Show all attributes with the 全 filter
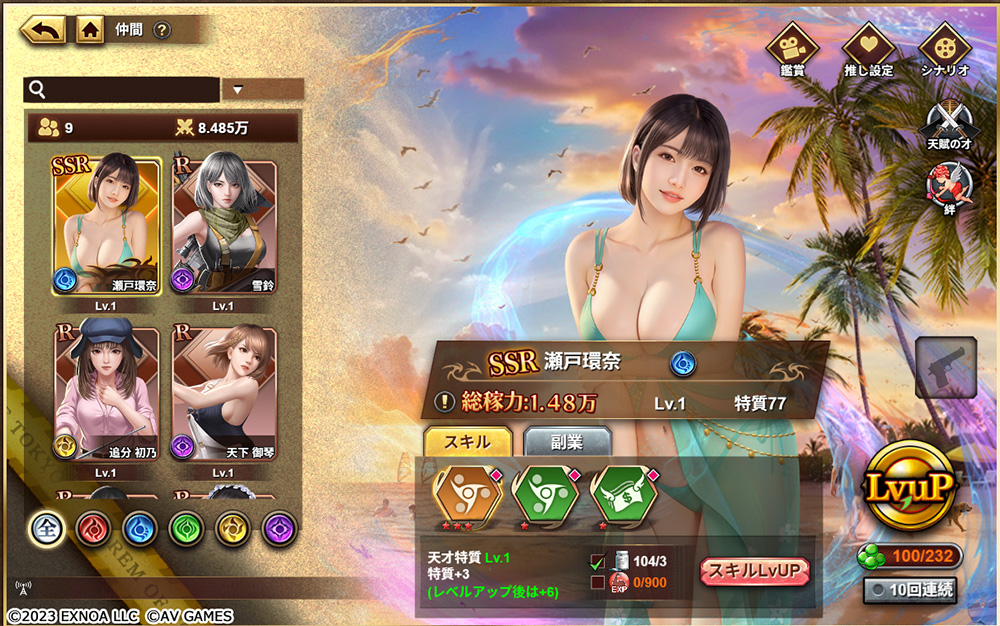 tap(47, 527)
